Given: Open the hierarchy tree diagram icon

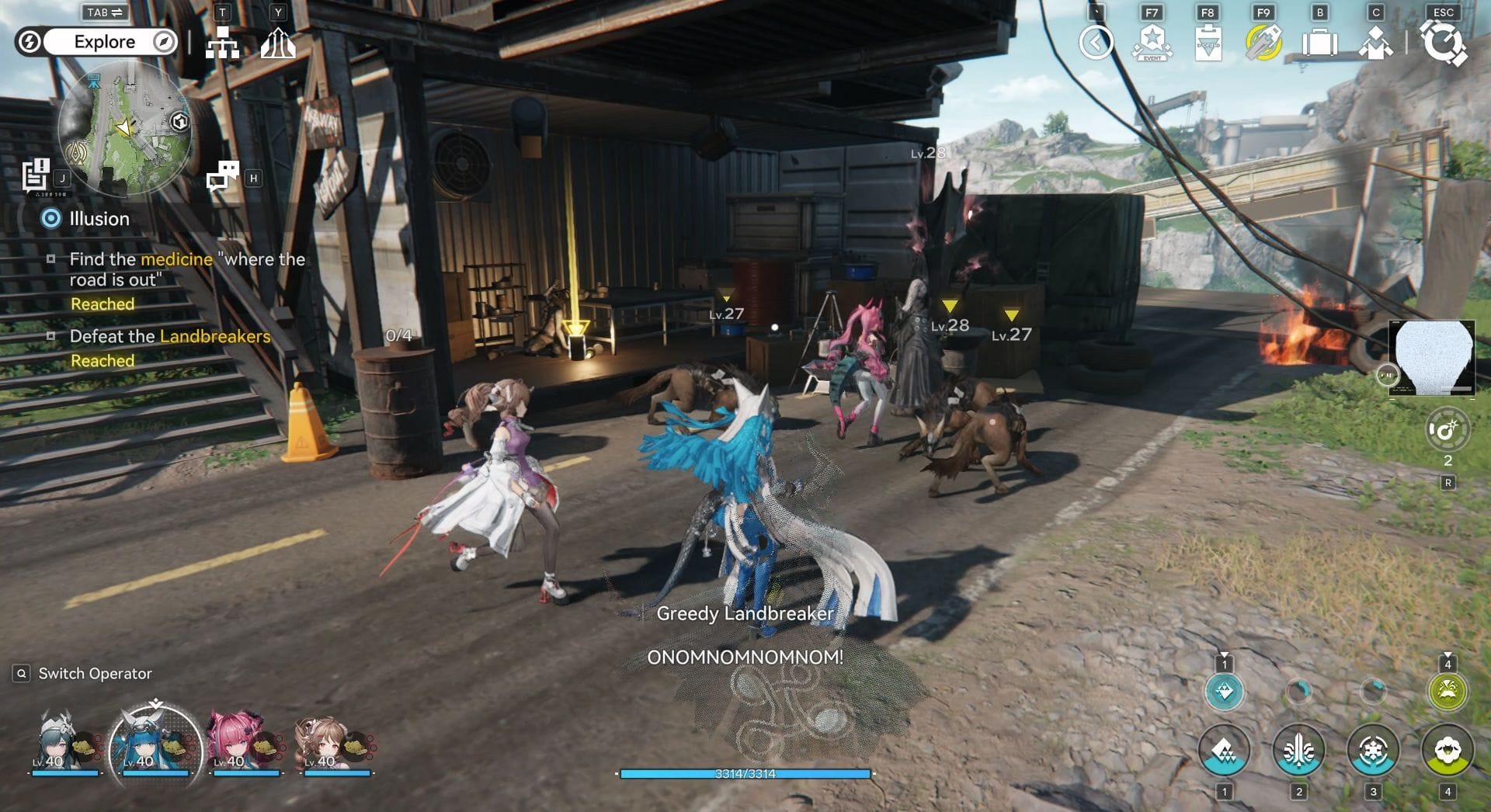Looking at the screenshot, I should (222, 43).
